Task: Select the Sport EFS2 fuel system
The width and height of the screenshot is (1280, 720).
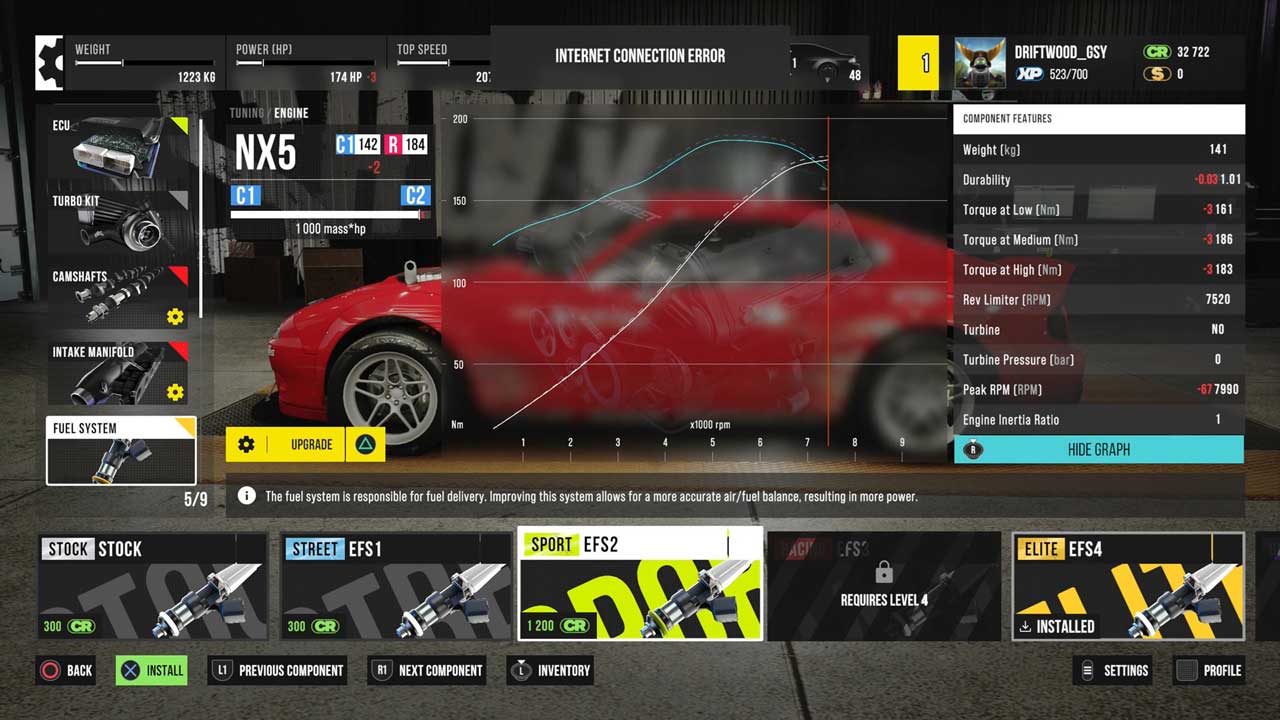Action: [x=640, y=584]
